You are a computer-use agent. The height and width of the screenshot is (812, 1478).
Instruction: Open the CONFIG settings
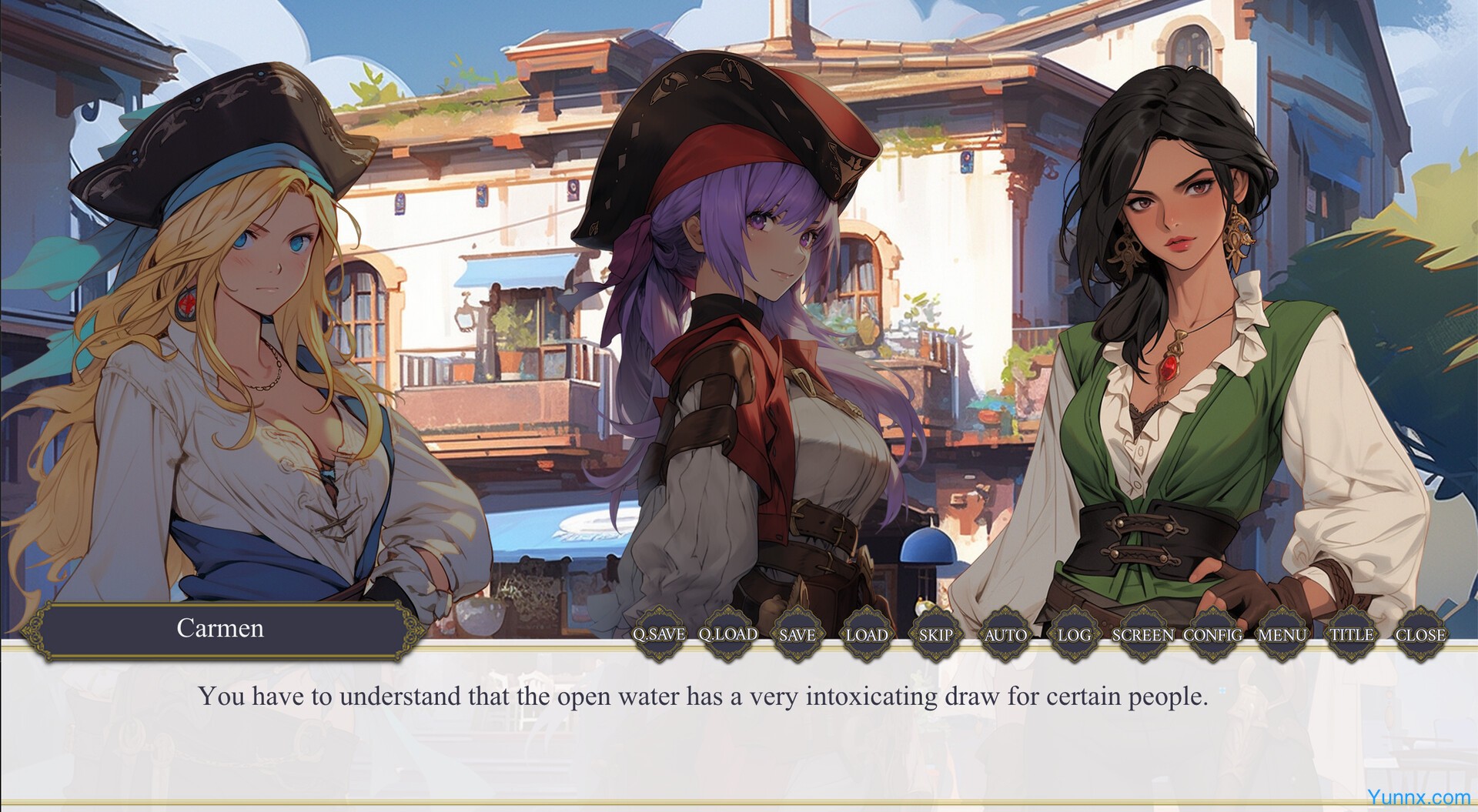(x=1212, y=635)
